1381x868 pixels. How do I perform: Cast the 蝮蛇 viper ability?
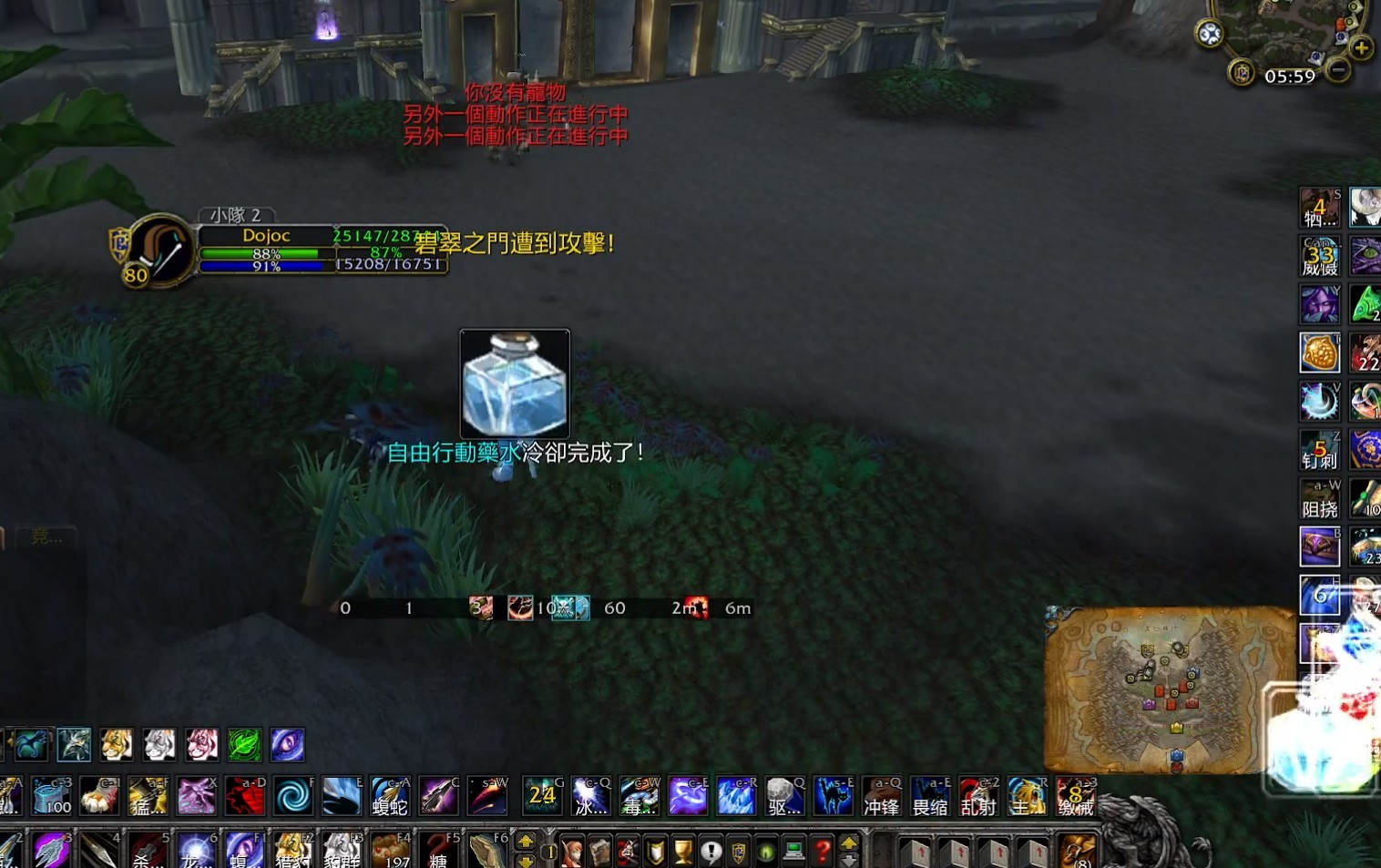pos(390,797)
